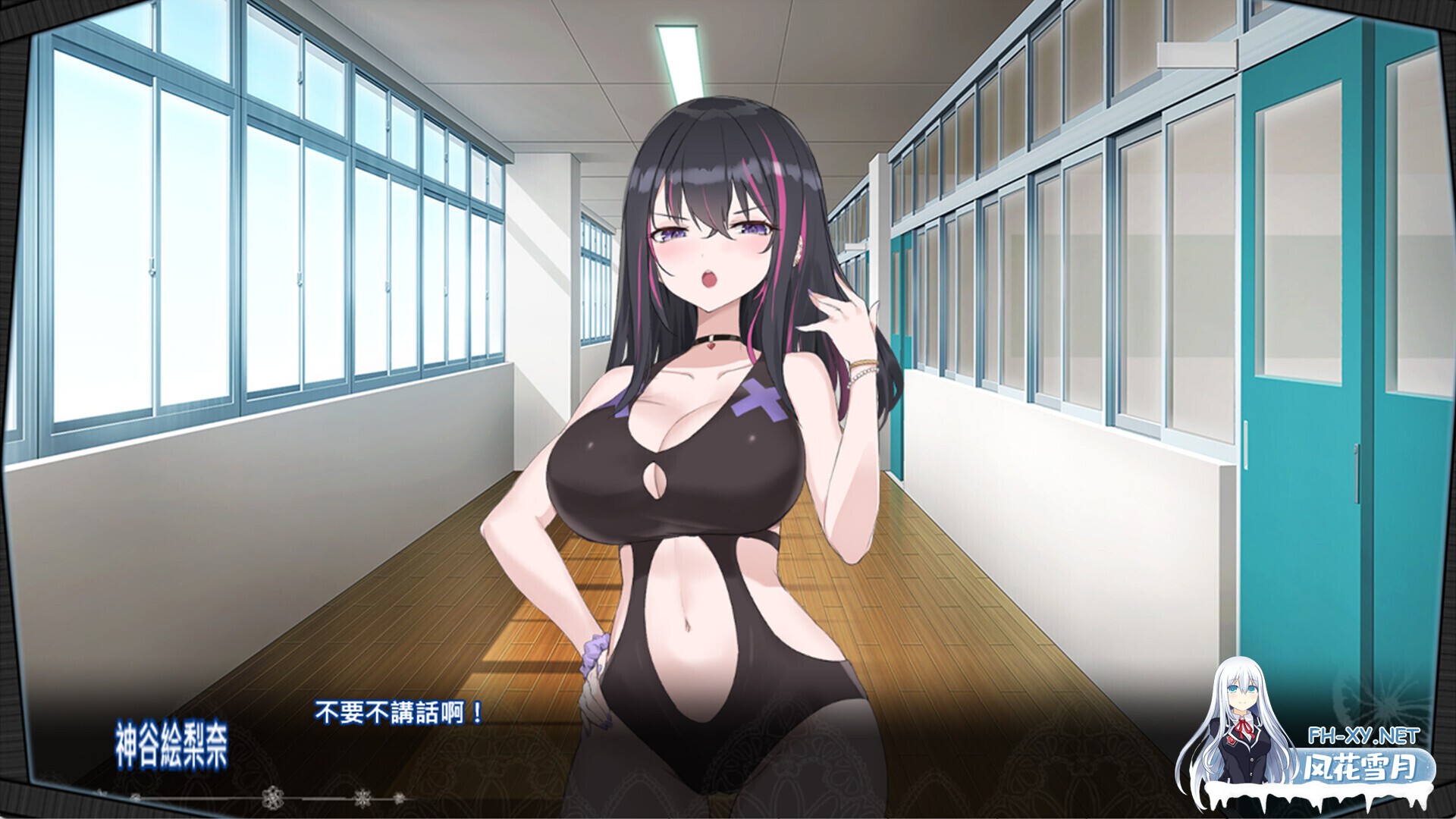Click the small flower ornament icon on the divider line
Screen dimensions: 1456x819
(399, 797)
